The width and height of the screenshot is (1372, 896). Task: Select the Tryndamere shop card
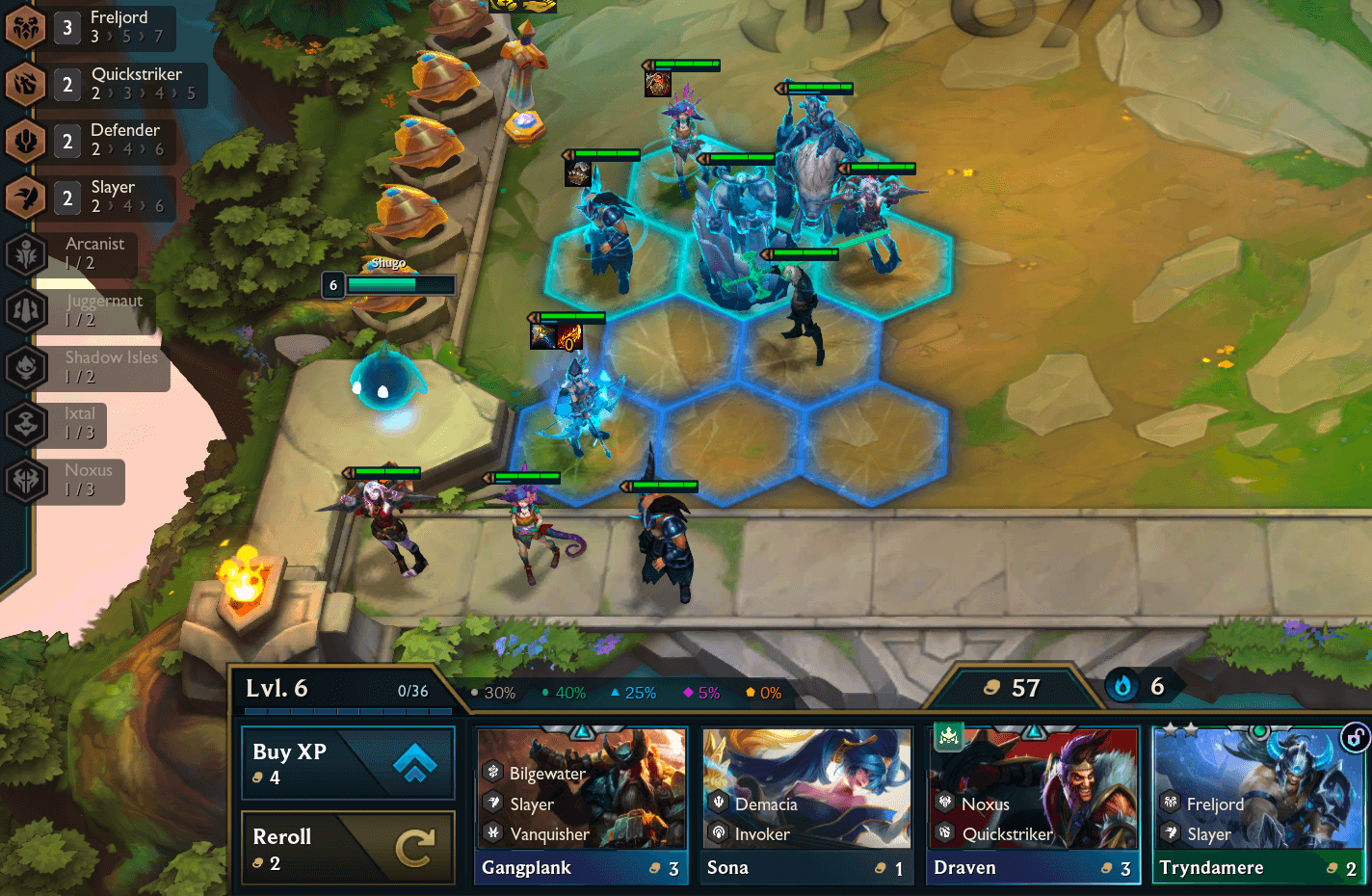click(x=1257, y=804)
